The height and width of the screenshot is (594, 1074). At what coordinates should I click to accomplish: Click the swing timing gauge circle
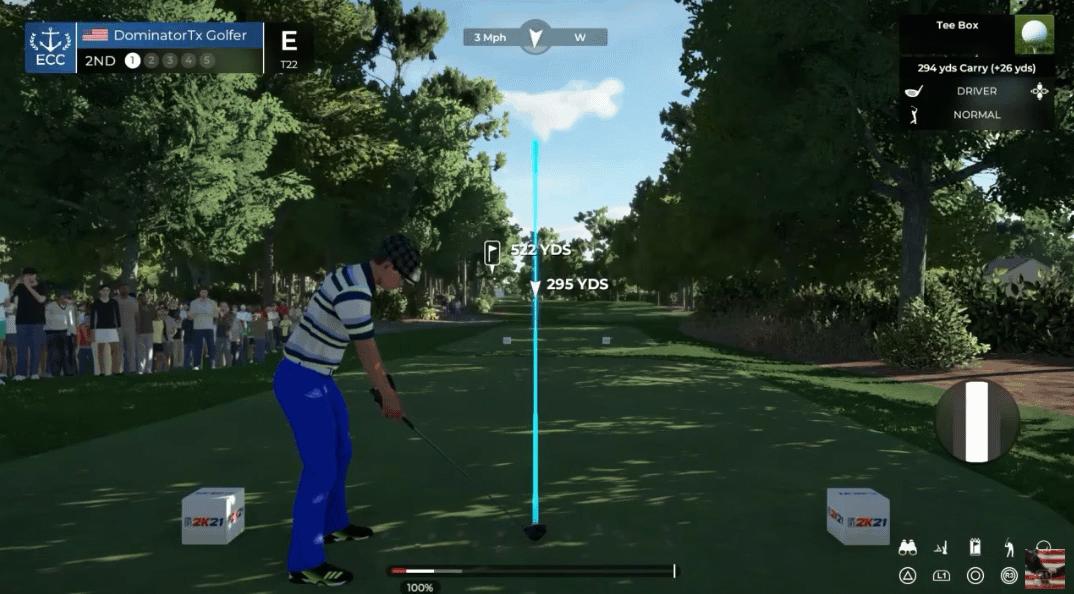977,421
